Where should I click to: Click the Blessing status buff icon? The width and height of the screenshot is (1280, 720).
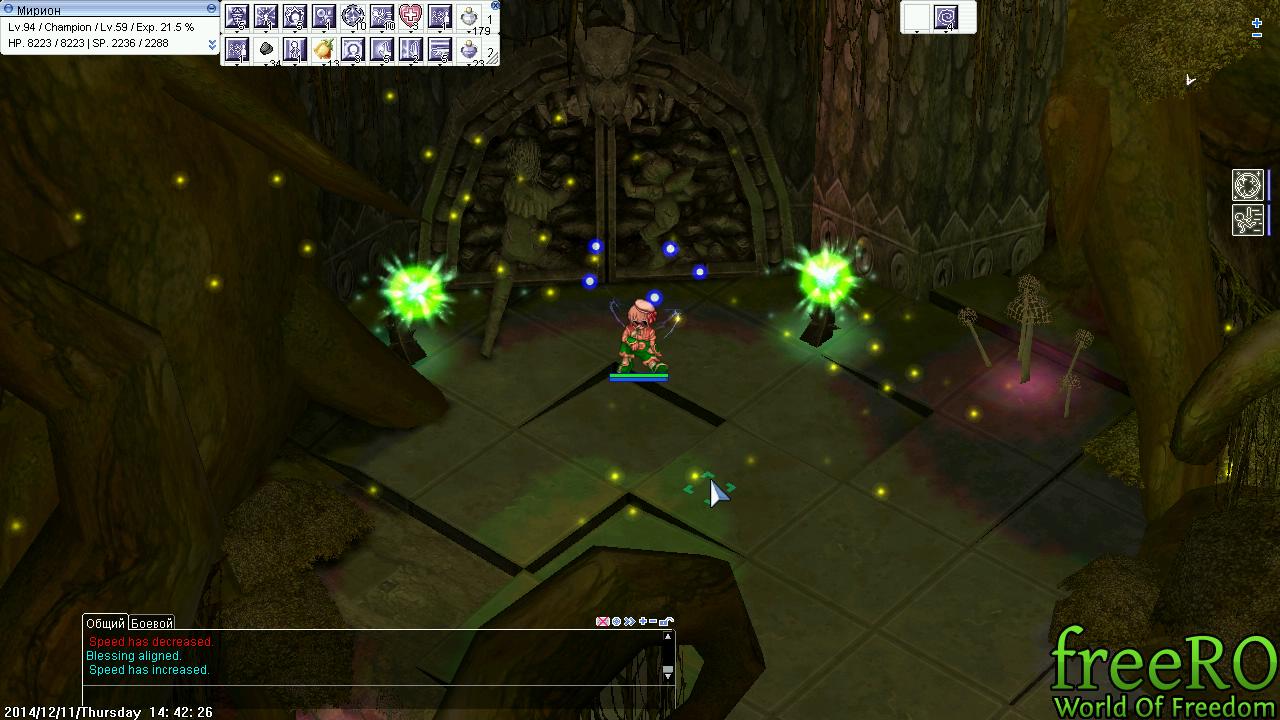pos(1248,185)
